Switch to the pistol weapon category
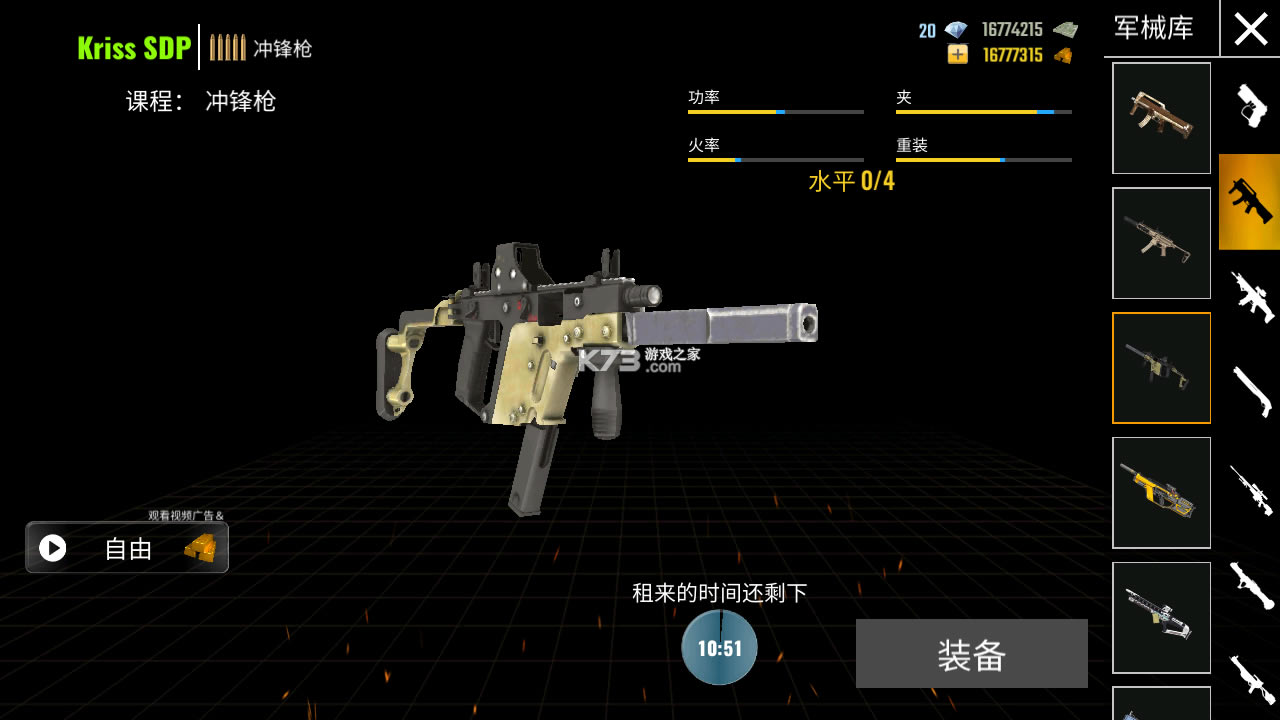Image resolution: width=1280 pixels, height=720 pixels. coord(1250,105)
